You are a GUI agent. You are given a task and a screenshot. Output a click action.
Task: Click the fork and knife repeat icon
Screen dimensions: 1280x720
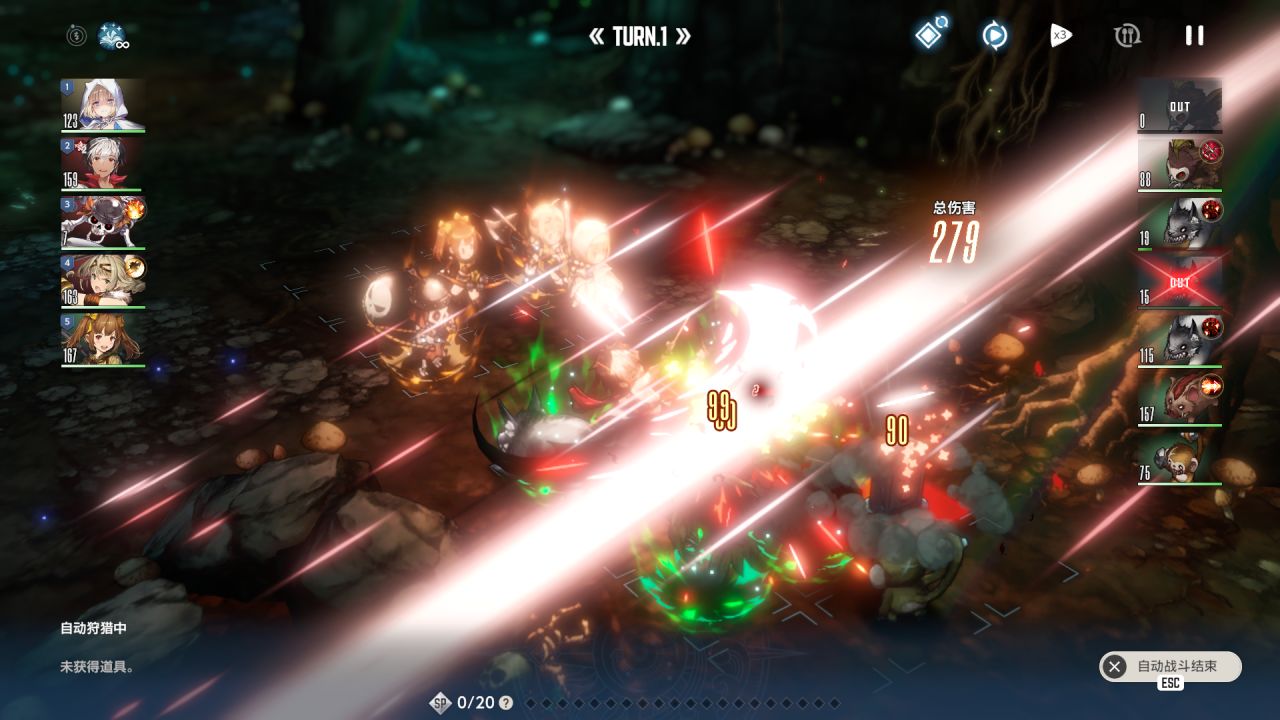tap(1127, 36)
